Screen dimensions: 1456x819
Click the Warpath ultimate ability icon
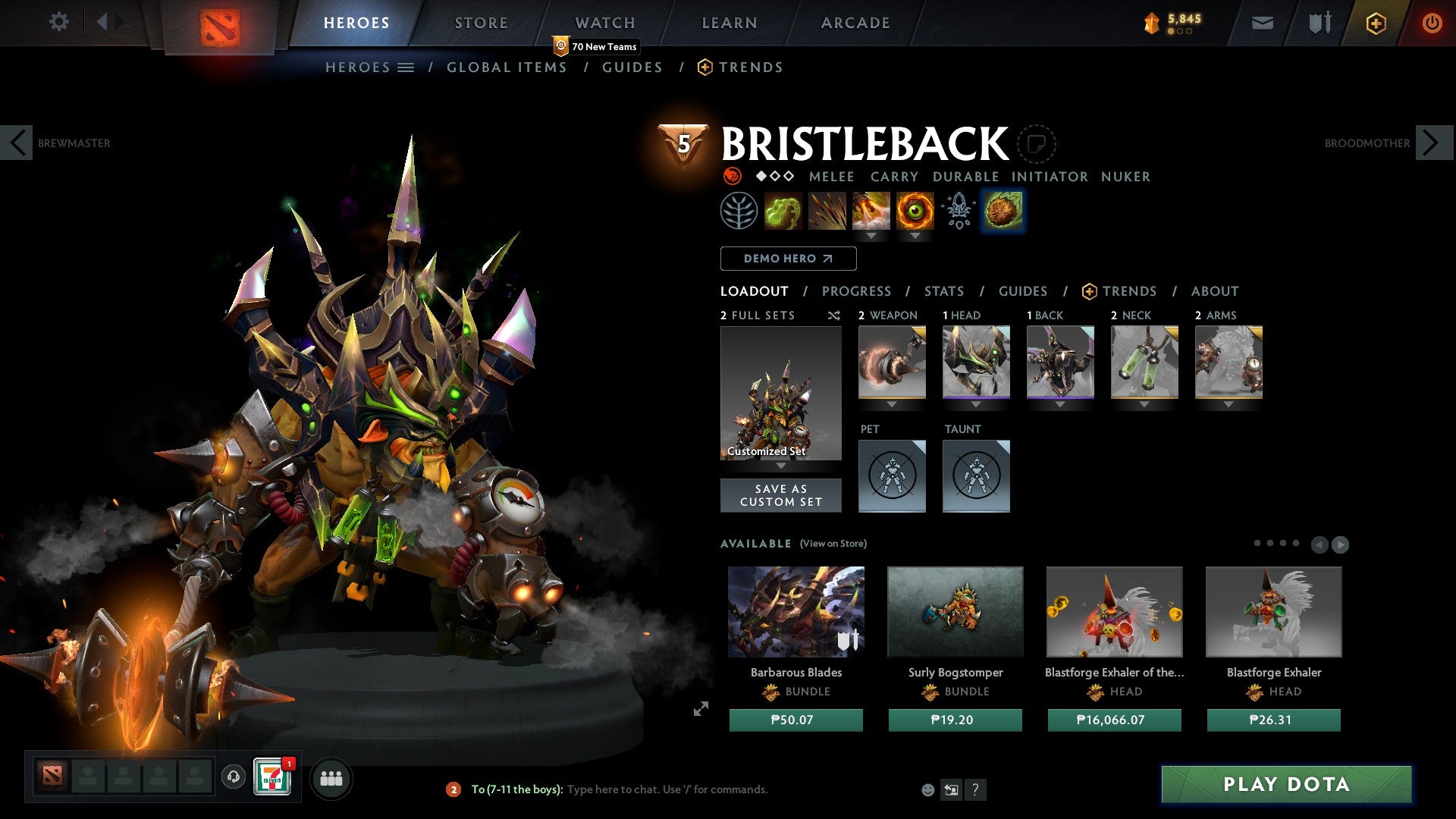coord(915,210)
